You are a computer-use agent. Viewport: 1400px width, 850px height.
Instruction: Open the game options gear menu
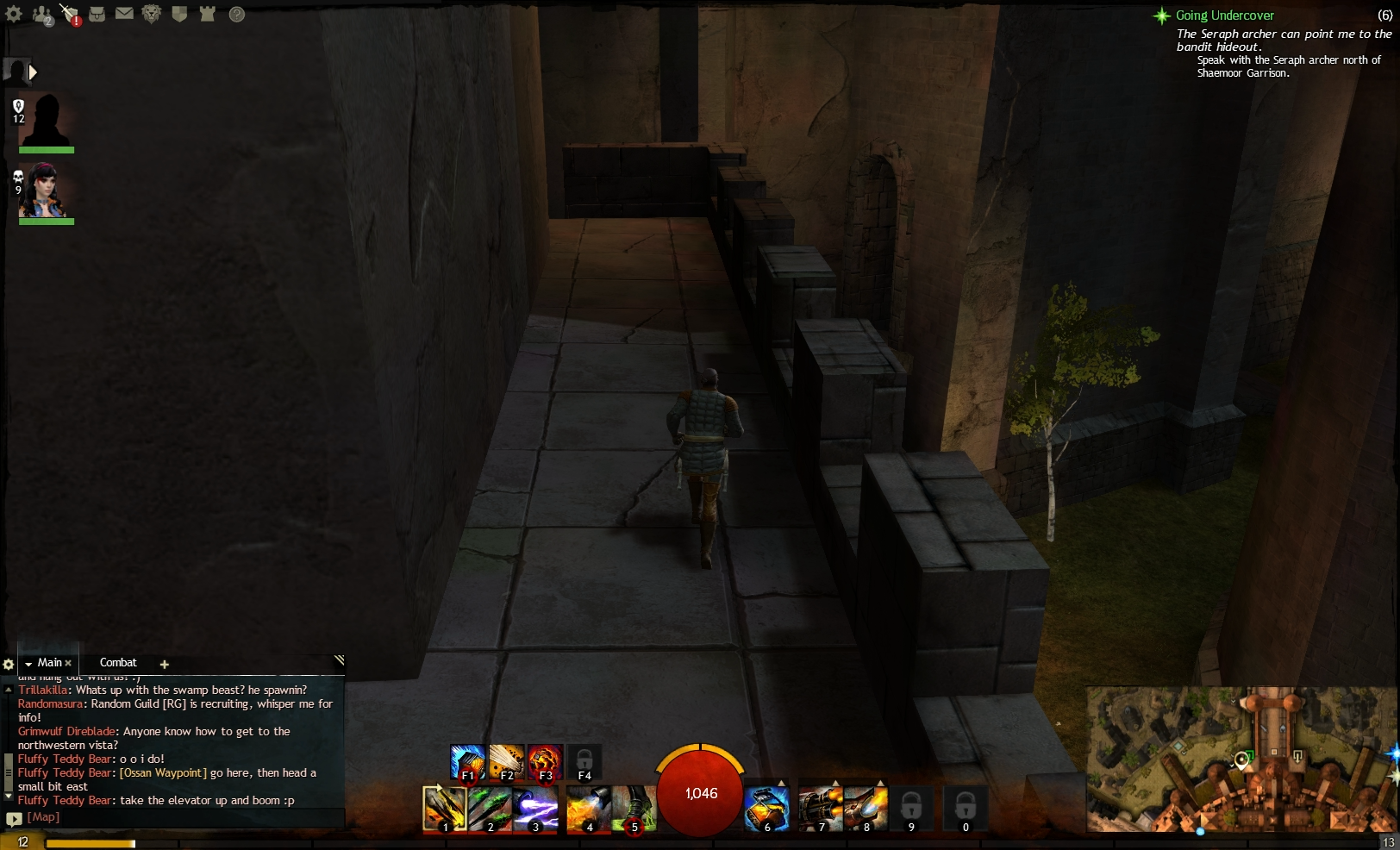(x=14, y=15)
